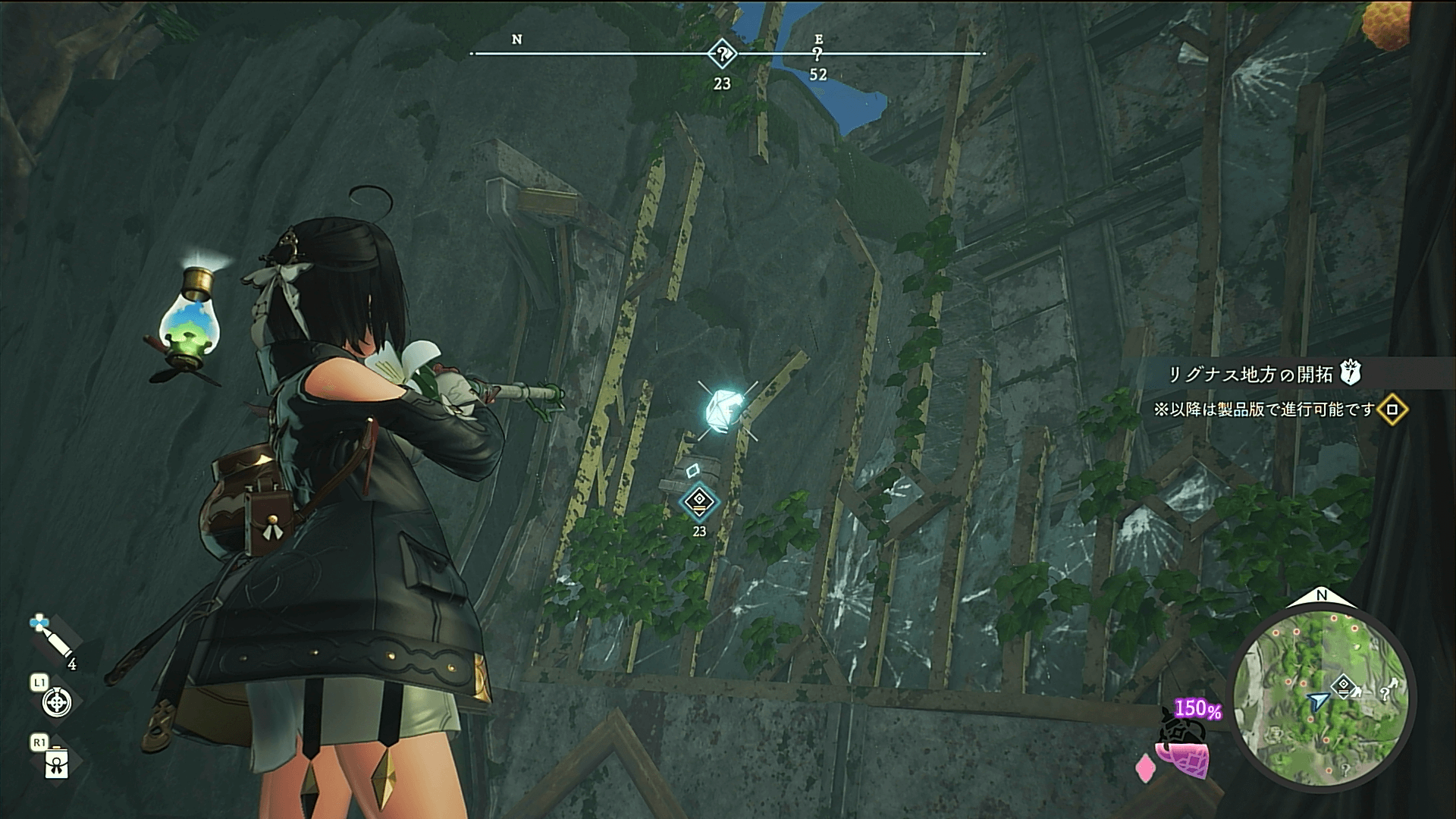Open the circular minimap
Image resolution: width=1456 pixels, height=819 pixels.
point(1320,699)
